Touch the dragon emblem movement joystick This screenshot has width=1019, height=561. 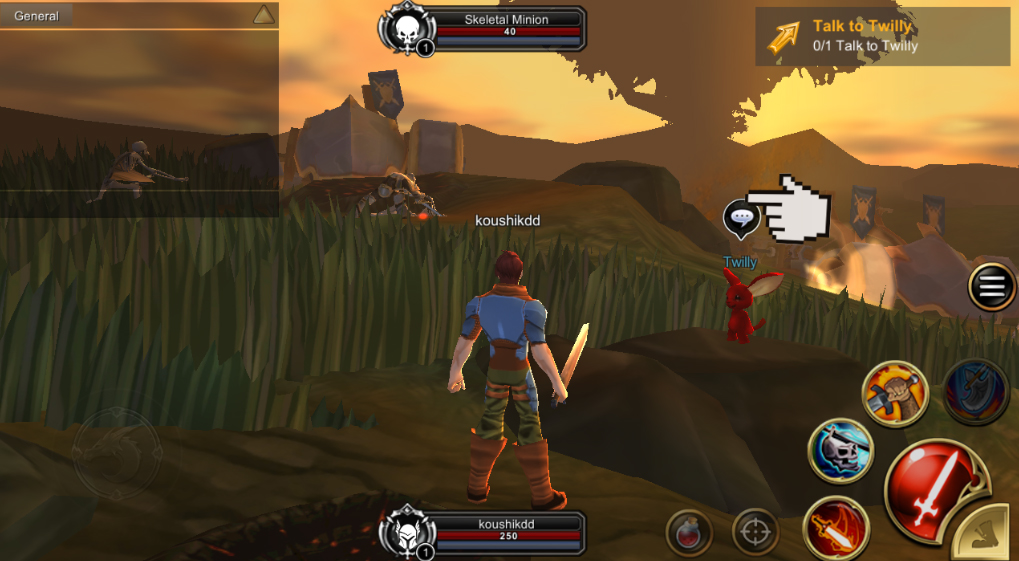(x=115, y=452)
